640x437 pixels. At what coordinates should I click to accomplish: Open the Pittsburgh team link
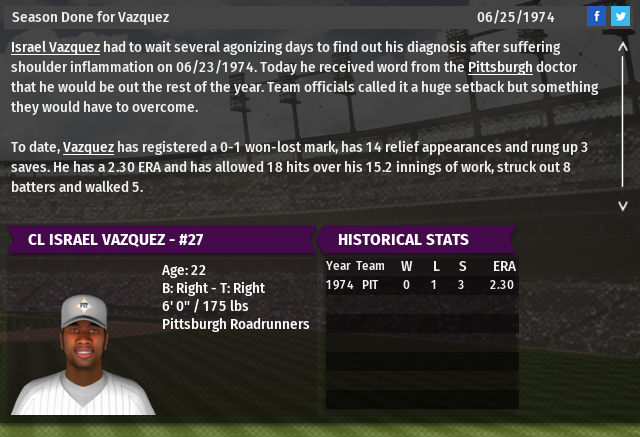tap(500, 67)
